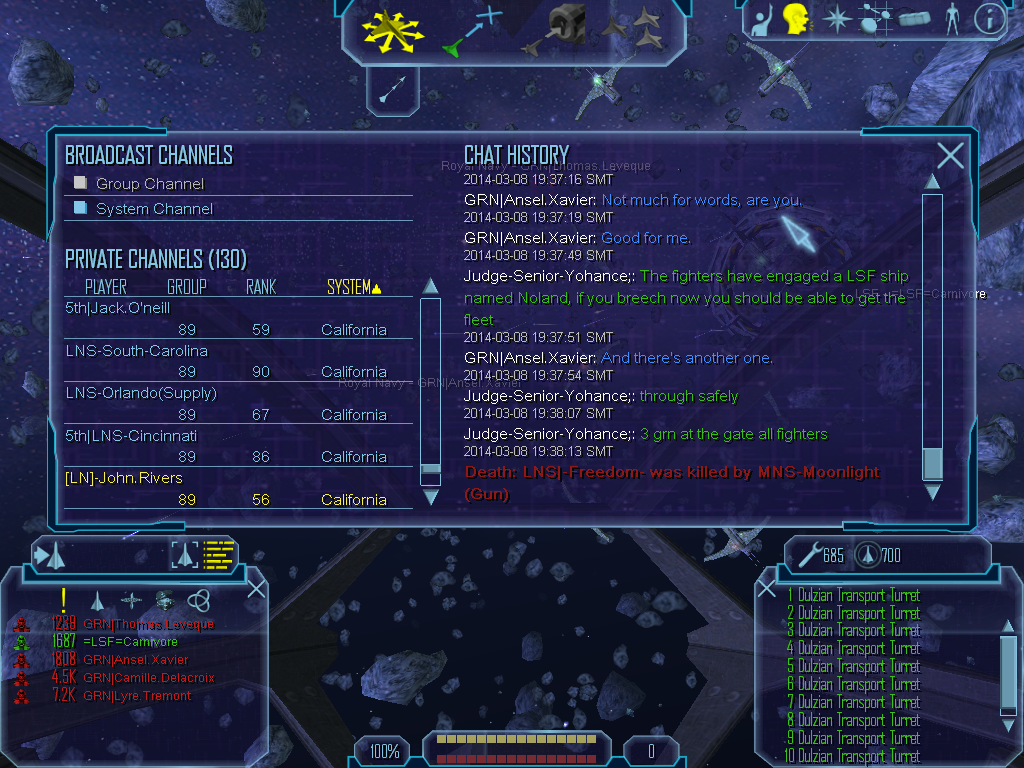Toggle the System Channel checkbox
The width and height of the screenshot is (1024, 768).
pos(81,208)
